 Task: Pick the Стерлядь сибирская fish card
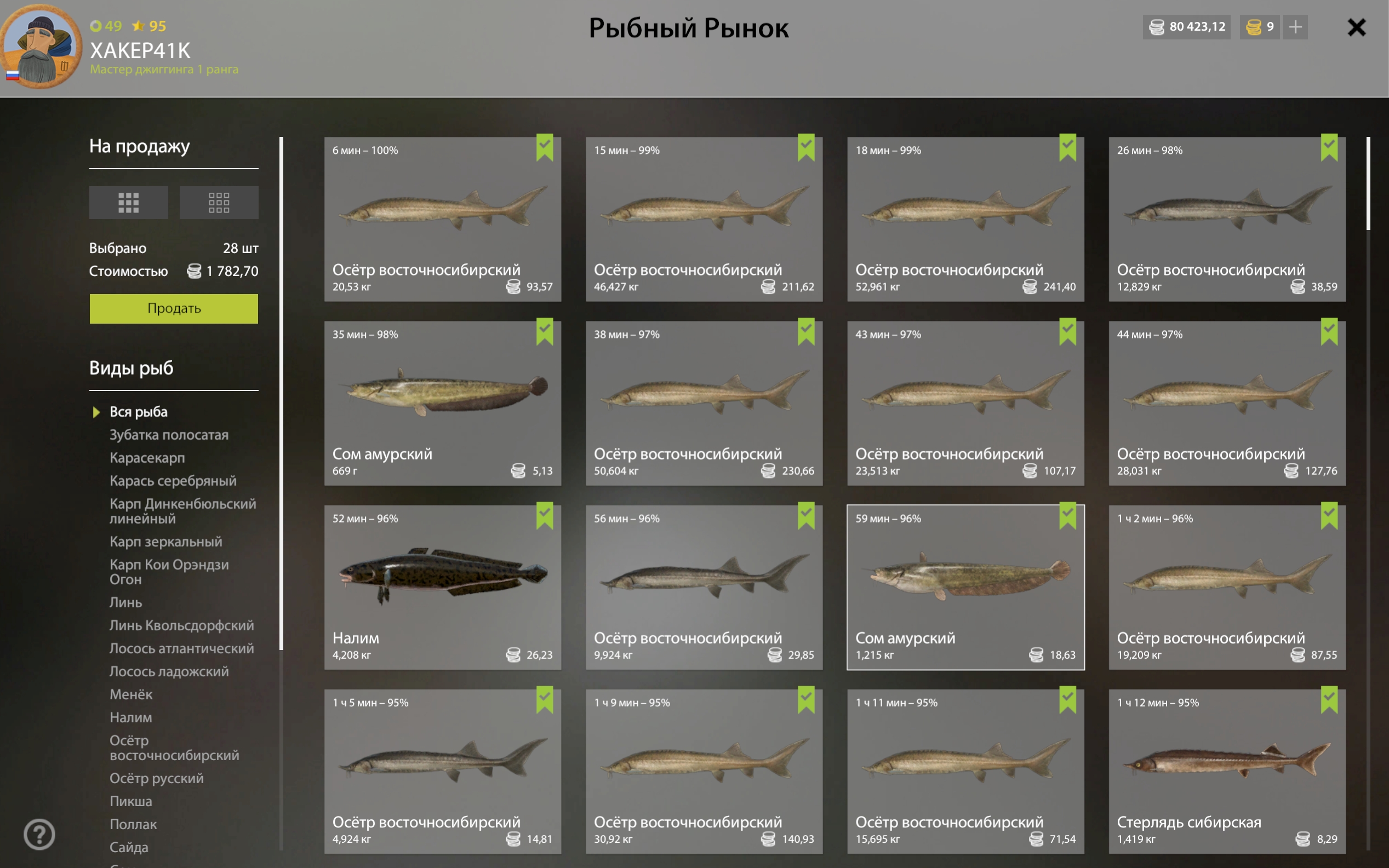(x=1226, y=771)
